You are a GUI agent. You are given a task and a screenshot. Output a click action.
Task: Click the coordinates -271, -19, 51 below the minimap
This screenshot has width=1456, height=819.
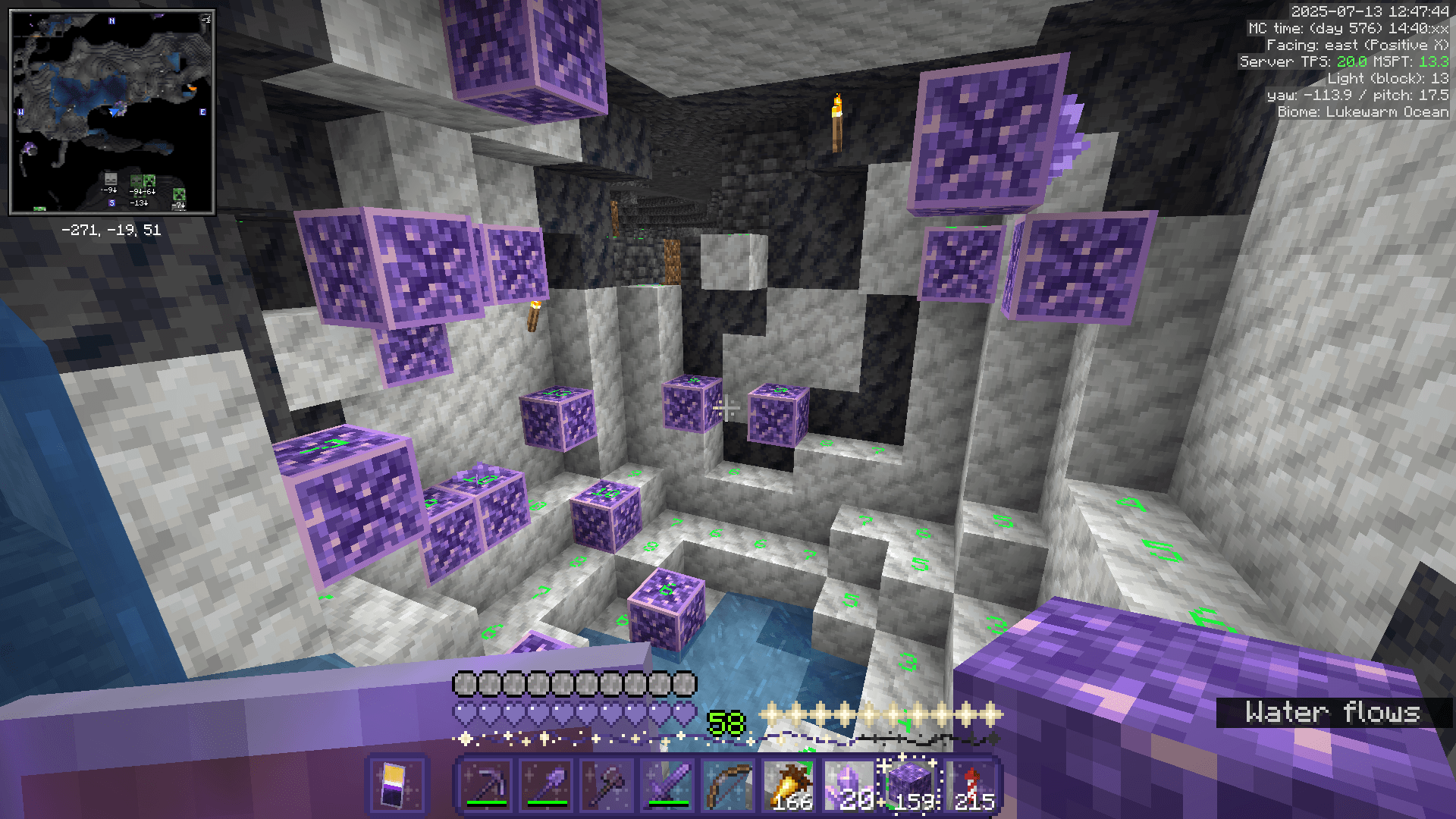(111, 229)
